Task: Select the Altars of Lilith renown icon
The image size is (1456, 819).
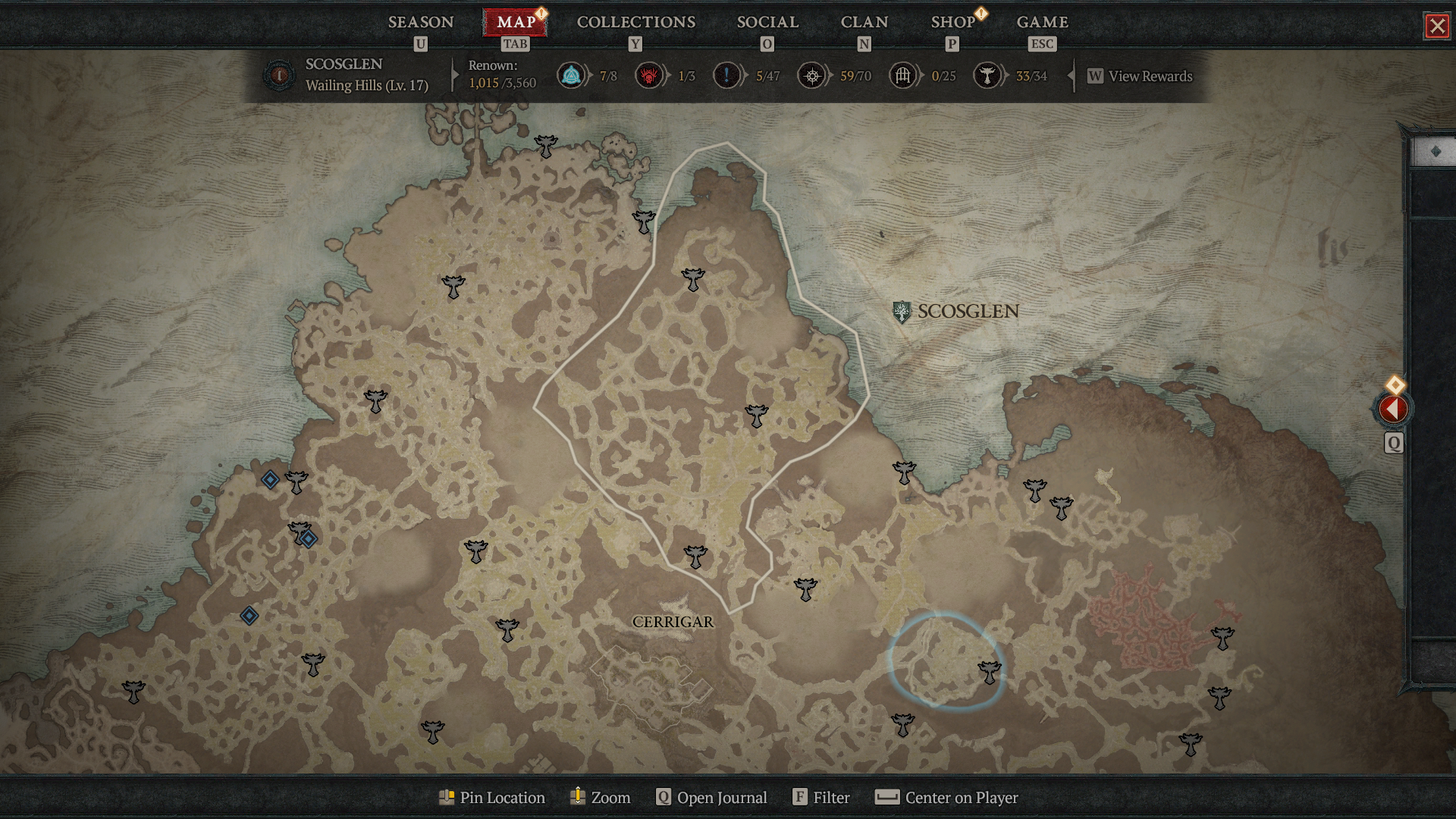Action: pos(573,76)
